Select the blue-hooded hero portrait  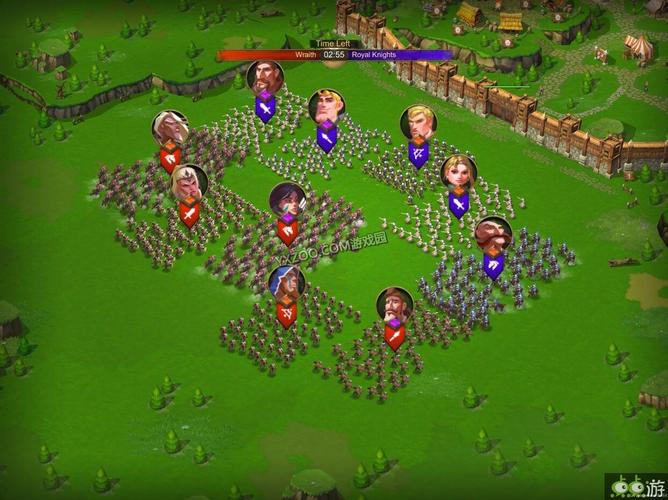pos(286,285)
